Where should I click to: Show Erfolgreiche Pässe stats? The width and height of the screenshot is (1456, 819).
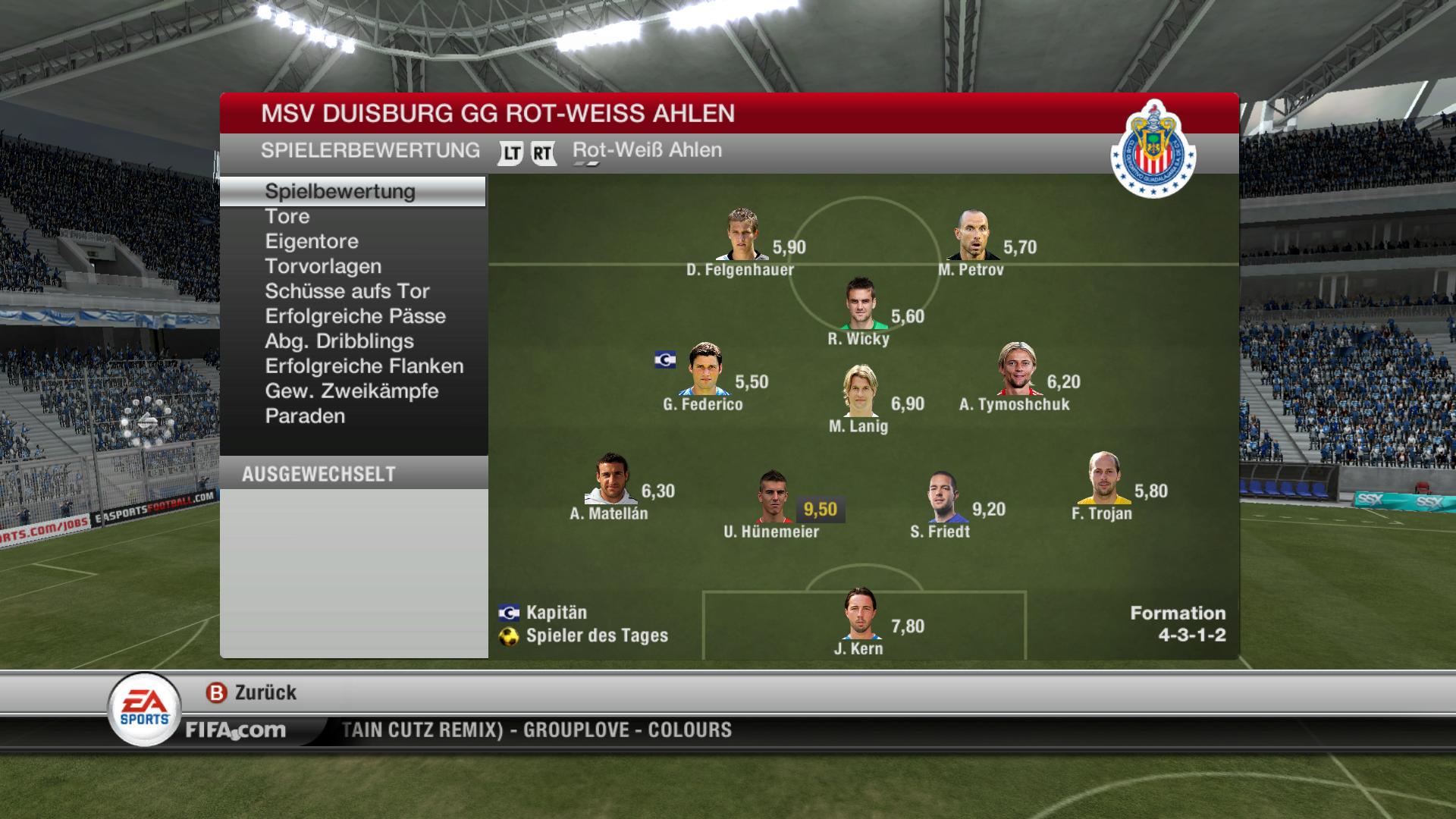355,317
